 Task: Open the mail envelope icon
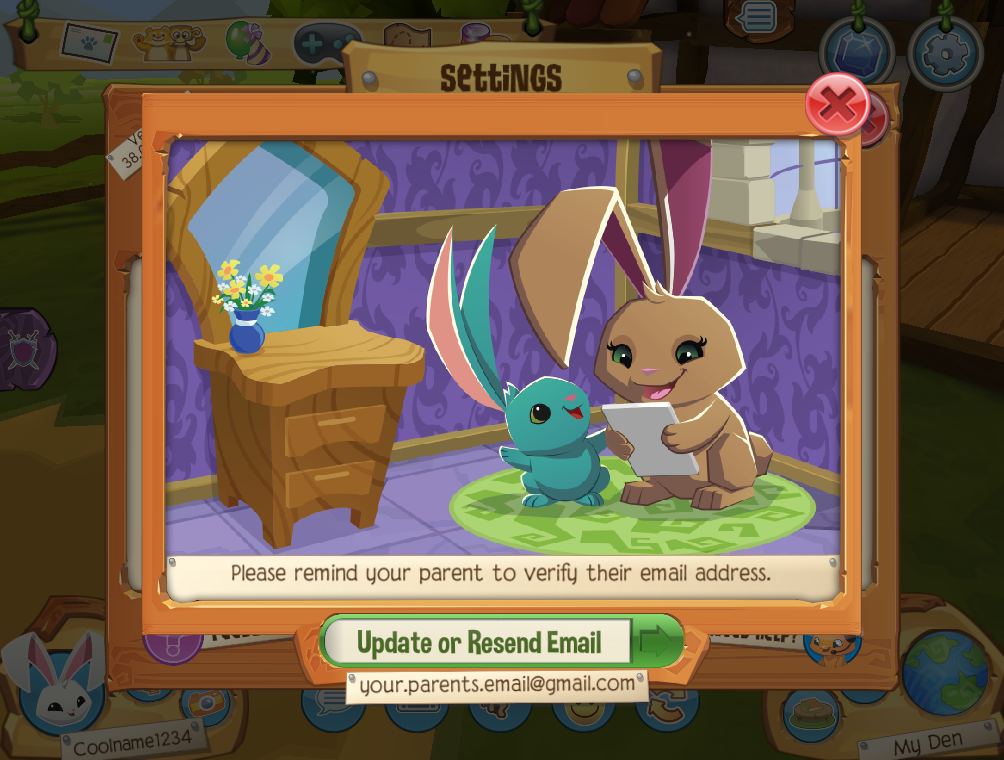[90, 41]
